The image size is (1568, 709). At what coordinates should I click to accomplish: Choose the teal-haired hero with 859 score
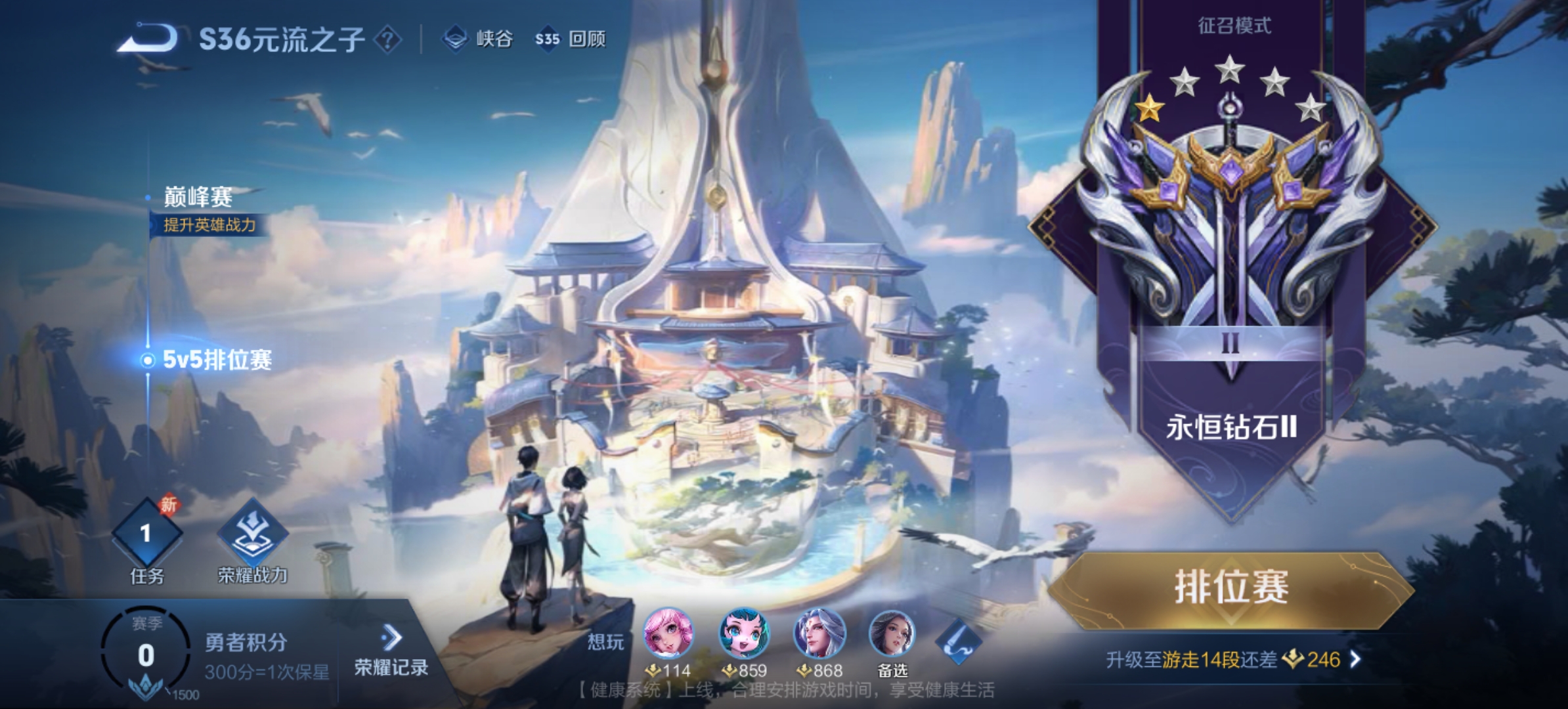743,634
